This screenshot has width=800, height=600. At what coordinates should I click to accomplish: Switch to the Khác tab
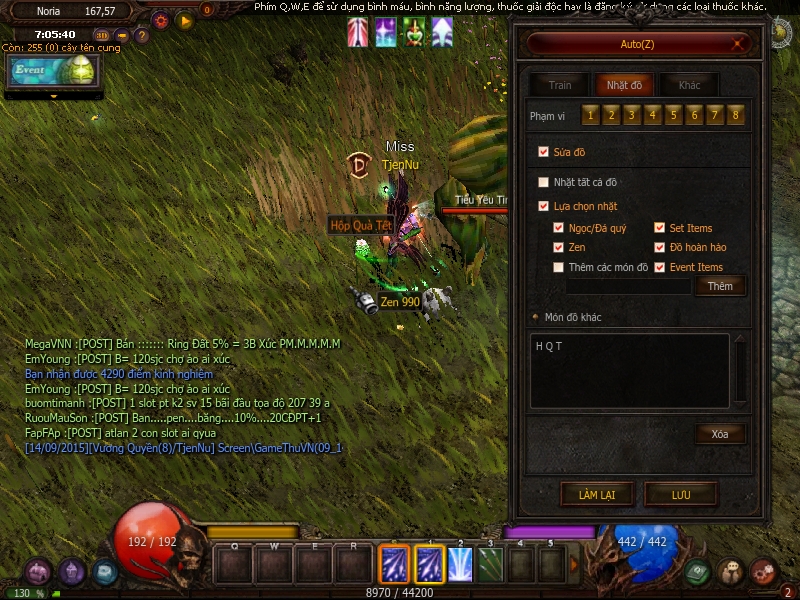689,85
